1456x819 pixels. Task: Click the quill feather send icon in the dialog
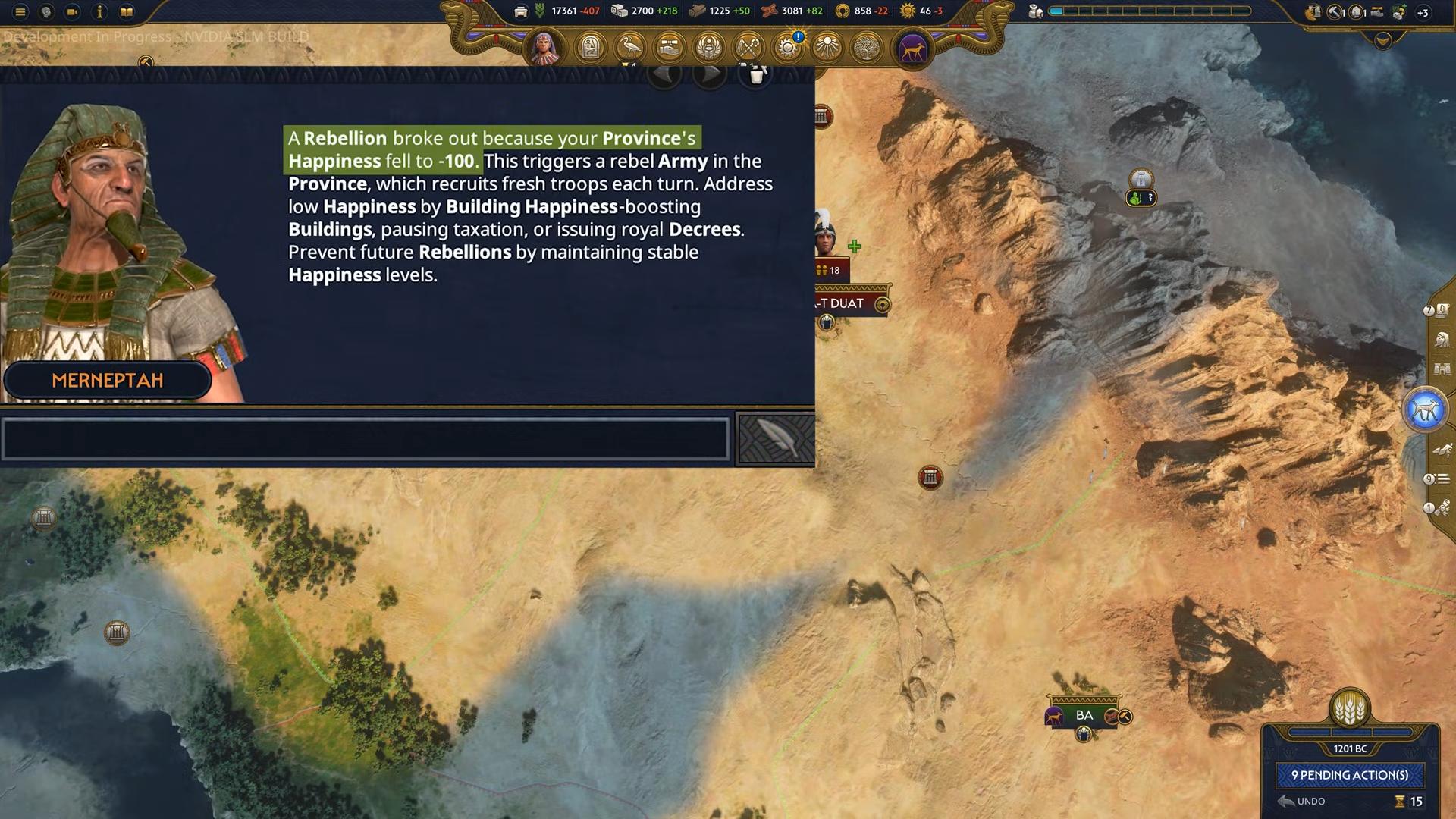[775, 438]
